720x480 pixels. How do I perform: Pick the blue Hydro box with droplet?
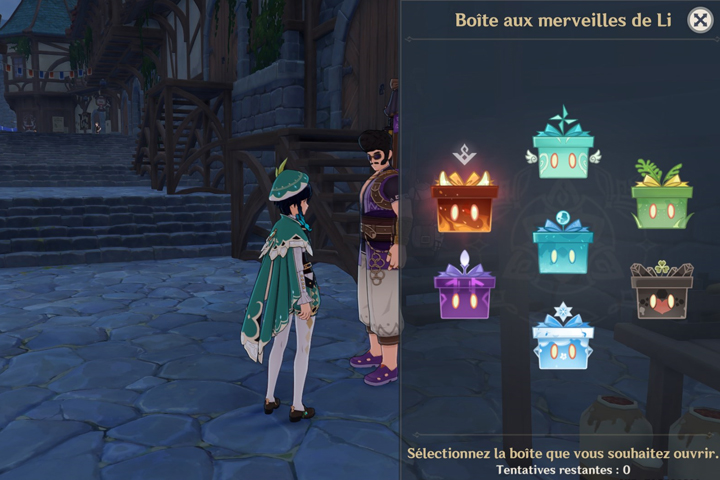pos(563,249)
